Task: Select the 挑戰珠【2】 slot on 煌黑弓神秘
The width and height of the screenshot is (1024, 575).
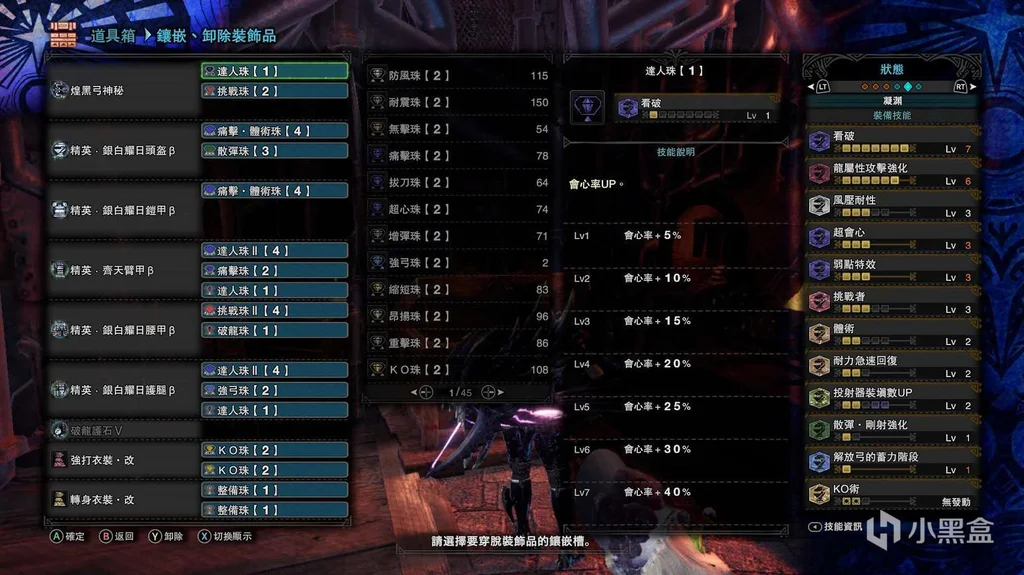Action: click(x=274, y=91)
